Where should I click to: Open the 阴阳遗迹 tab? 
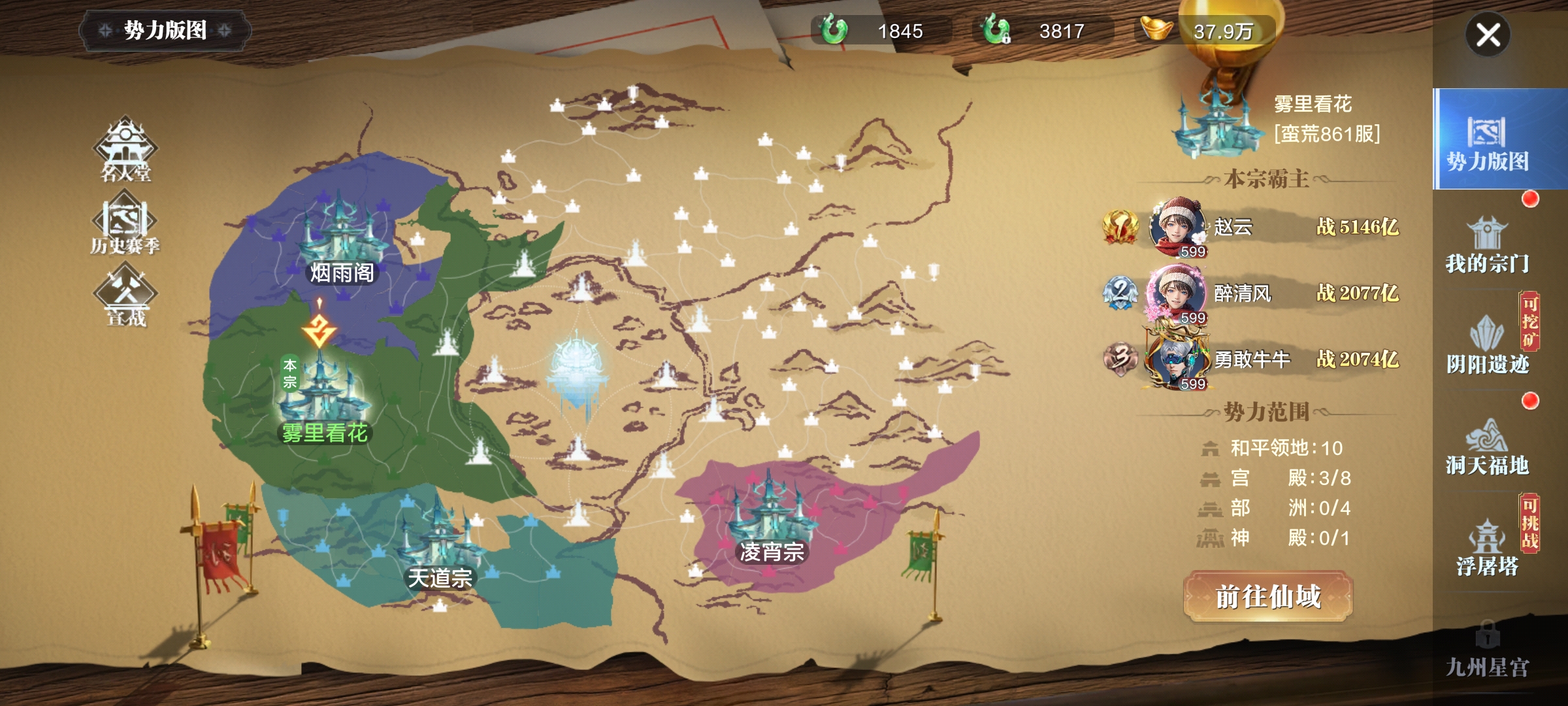pyautogui.click(x=1487, y=345)
